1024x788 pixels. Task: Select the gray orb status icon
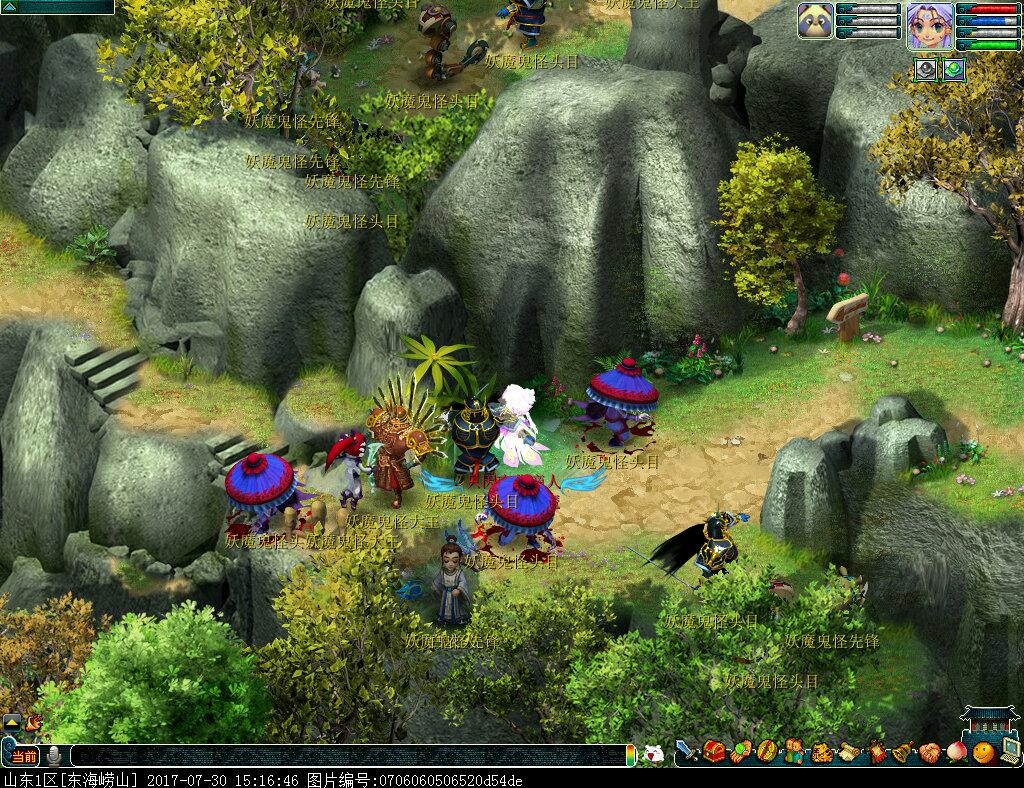[926, 69]
